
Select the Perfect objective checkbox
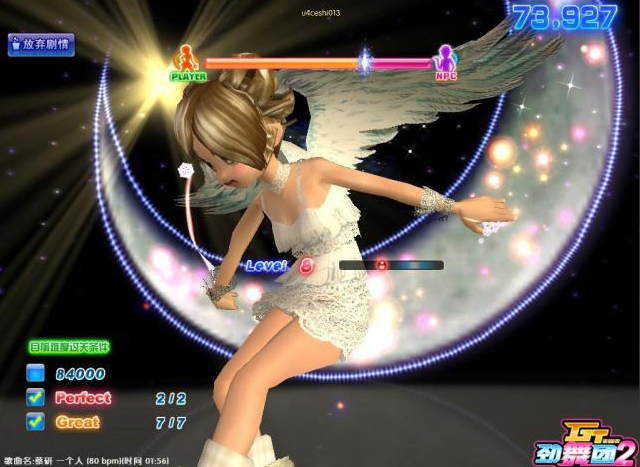(x=35, y=397)
